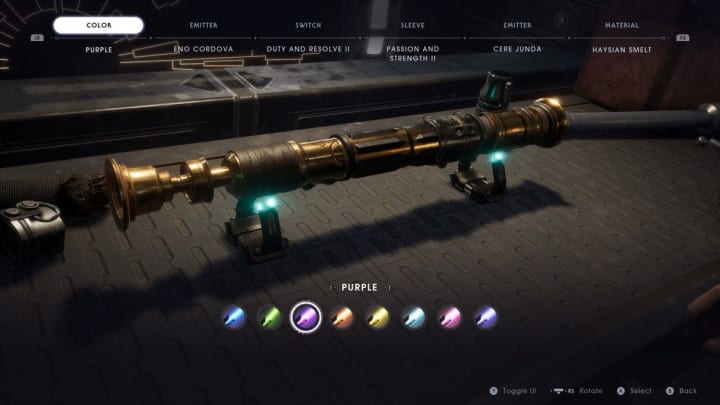Select the Sleeve tab
The height and width of the screenshot is (405, 720).
tap(412, 25)
